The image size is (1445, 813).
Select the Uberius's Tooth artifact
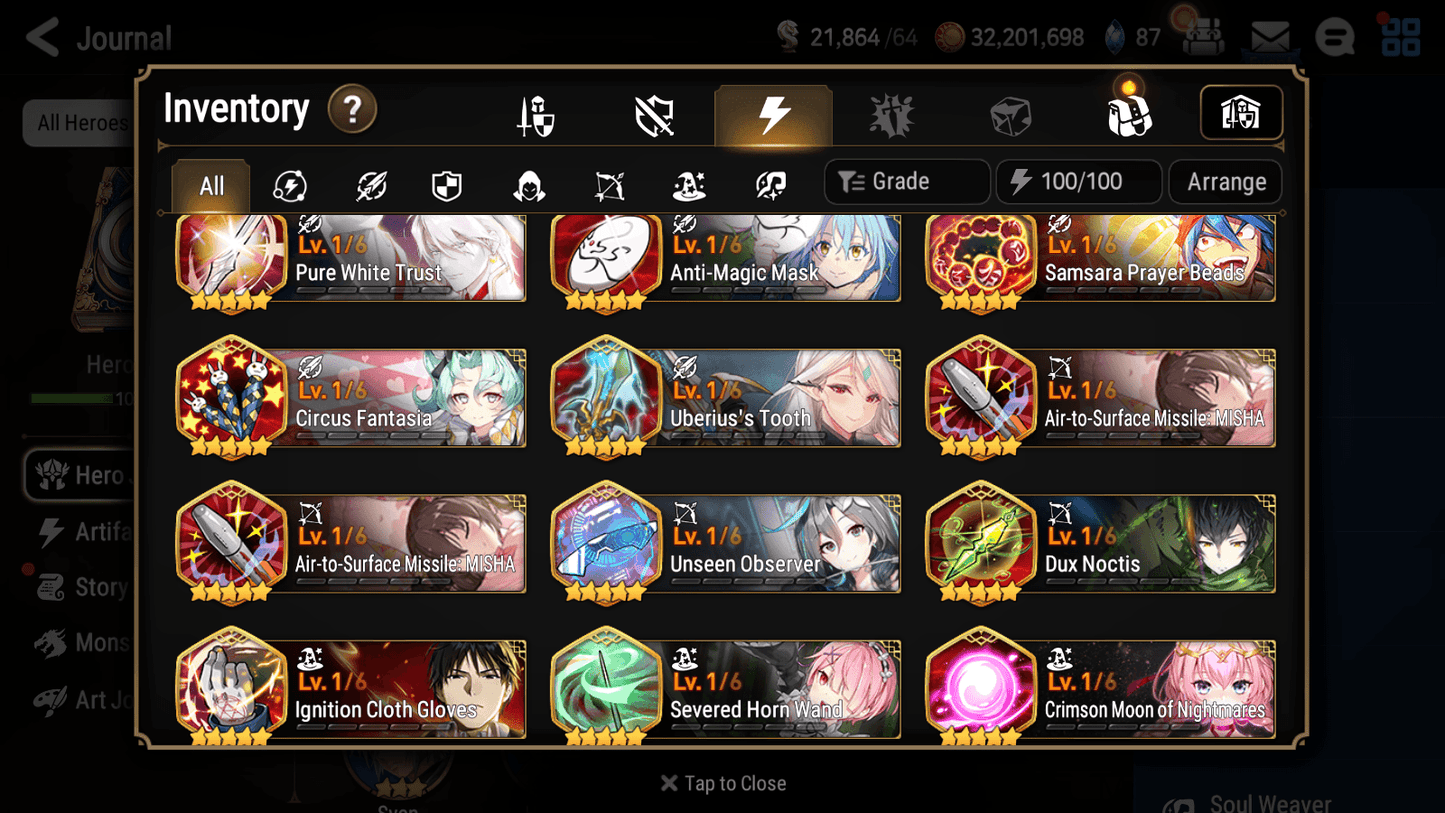click(x=725, y=398)
